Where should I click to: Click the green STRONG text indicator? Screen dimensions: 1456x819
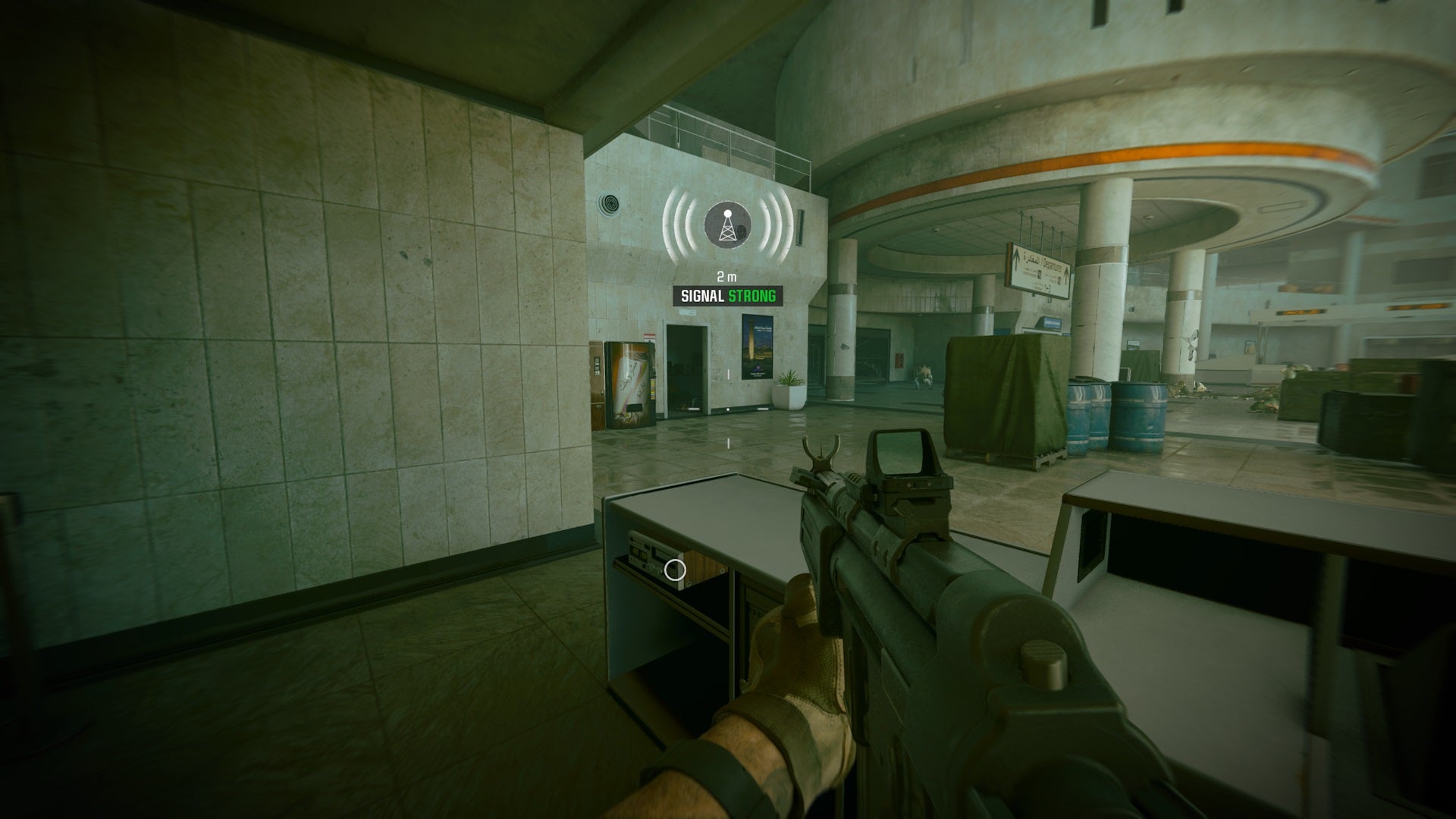(752, 297)
